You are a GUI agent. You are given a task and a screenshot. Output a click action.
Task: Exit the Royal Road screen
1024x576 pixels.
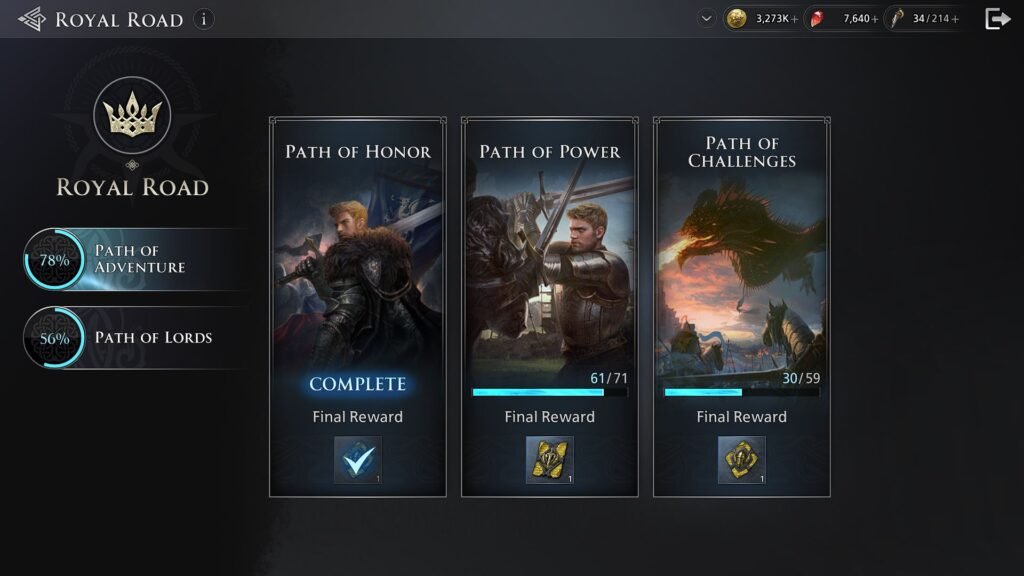point(997,19)
